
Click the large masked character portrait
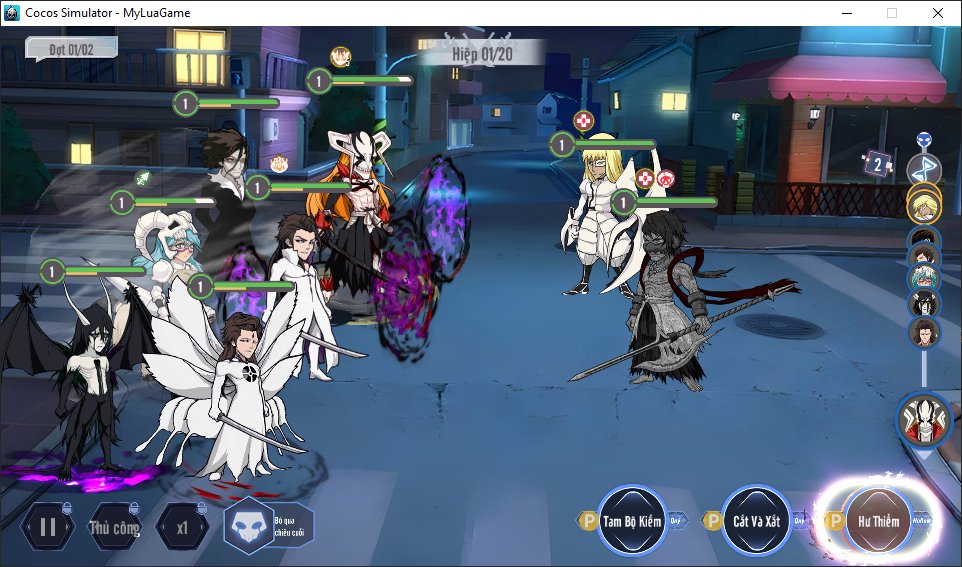coord(923,419)
